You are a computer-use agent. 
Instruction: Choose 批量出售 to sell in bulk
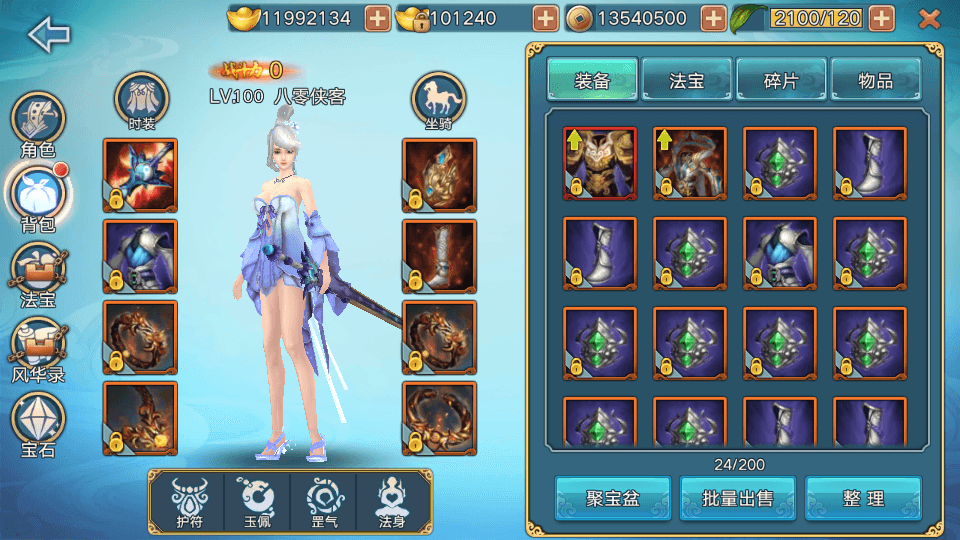click(738, 498)
